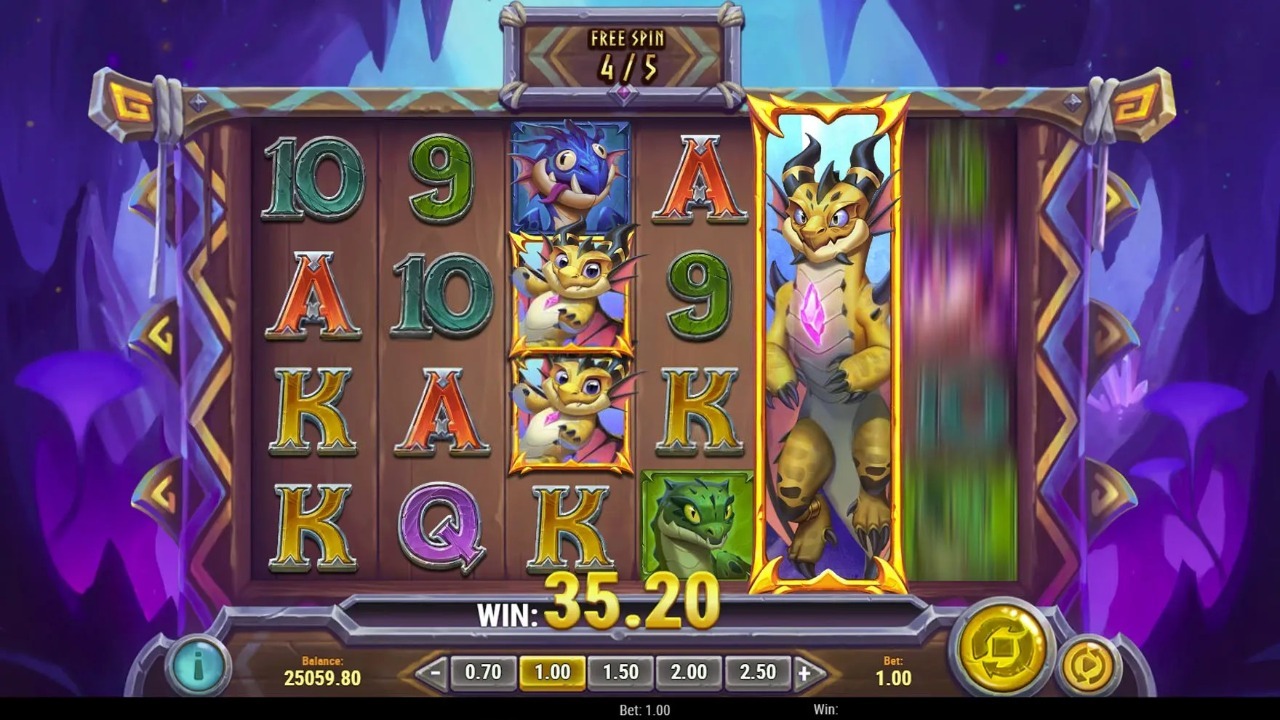This screenshot has height=720, width=1280.
Task: Choose the 1.00 bet amount
Action: tap(552, 673)
